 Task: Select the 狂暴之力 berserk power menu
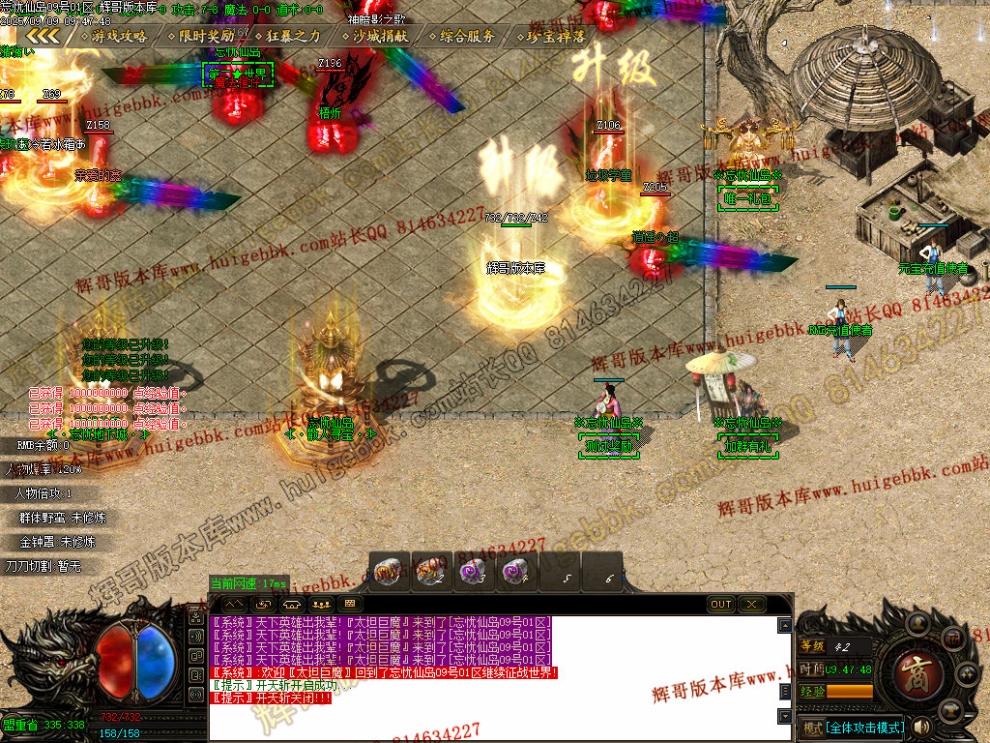(x=290, y=35)
